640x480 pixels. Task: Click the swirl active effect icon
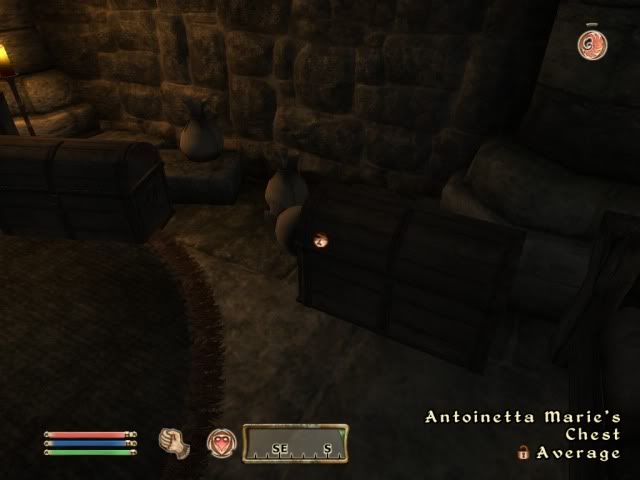click(590, 43)
